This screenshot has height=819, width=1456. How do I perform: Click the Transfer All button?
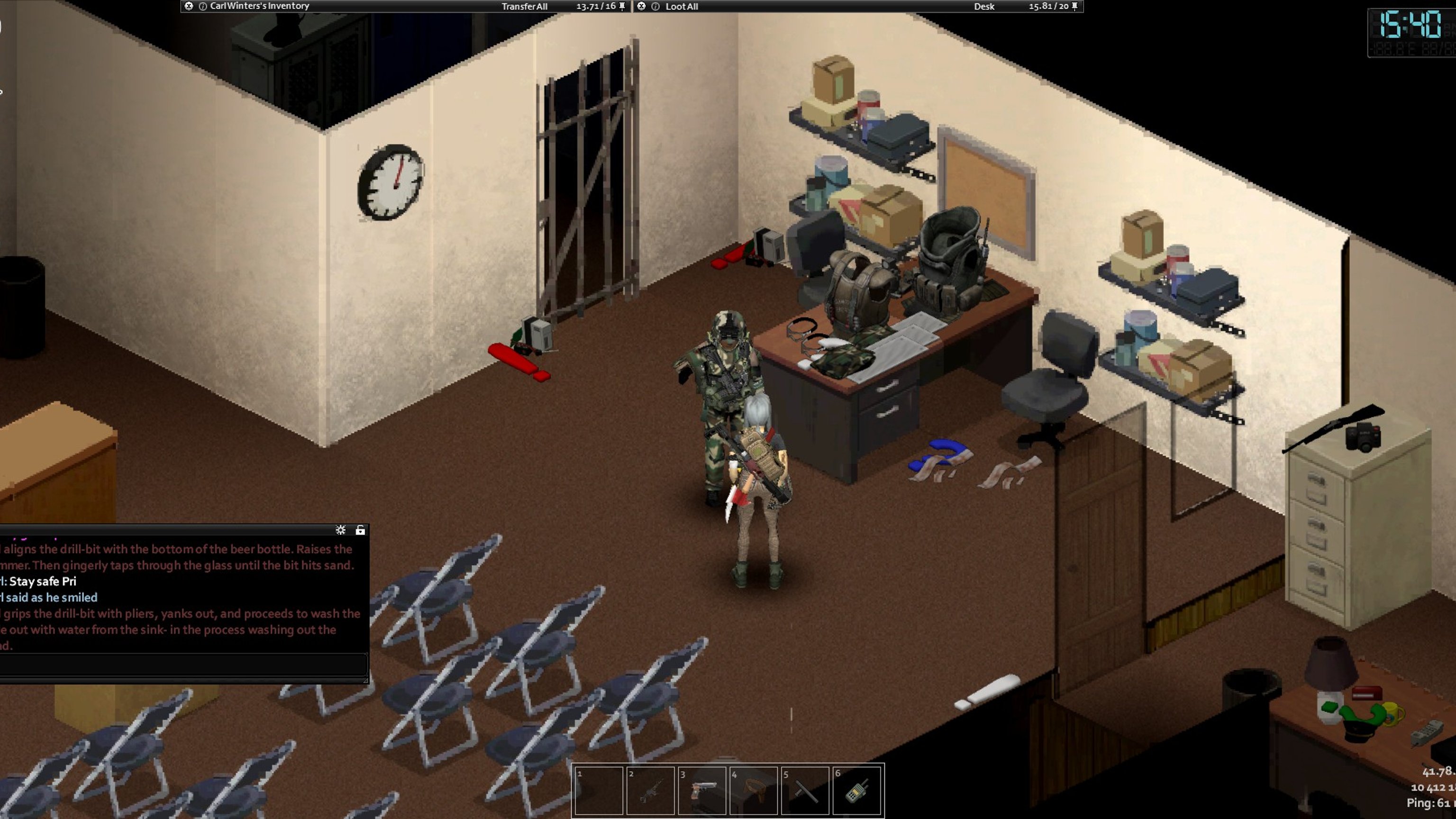[x=524, y=7]
